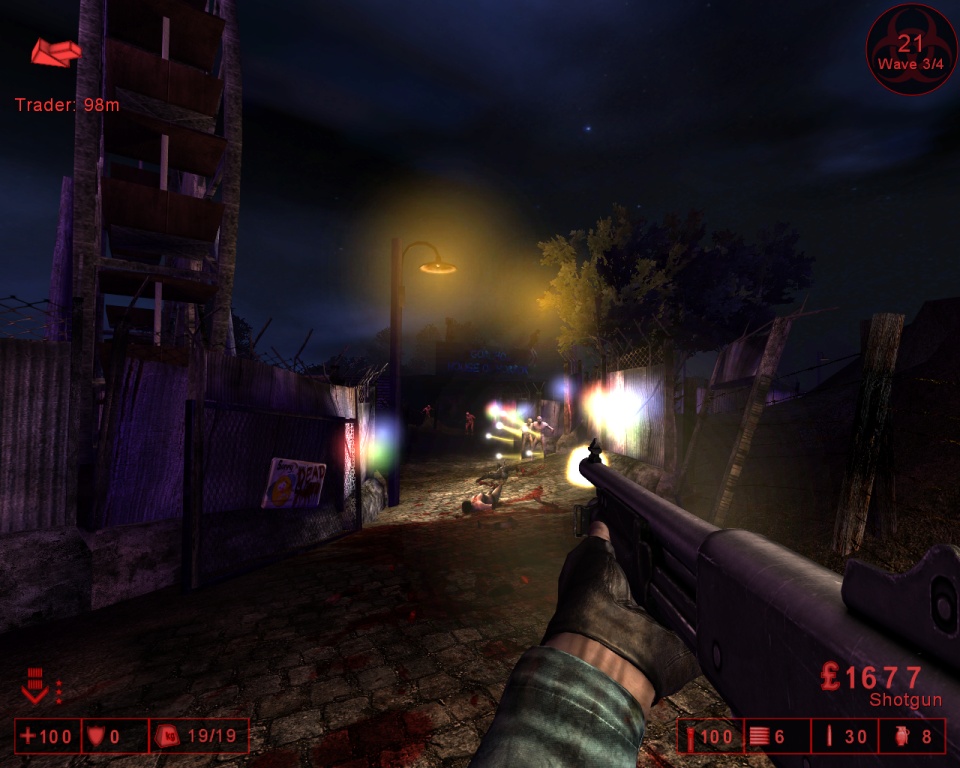Click the carry weight arrow icon
Image resolution: width=960 pixels, height=768 pixels.
[34, 690]
